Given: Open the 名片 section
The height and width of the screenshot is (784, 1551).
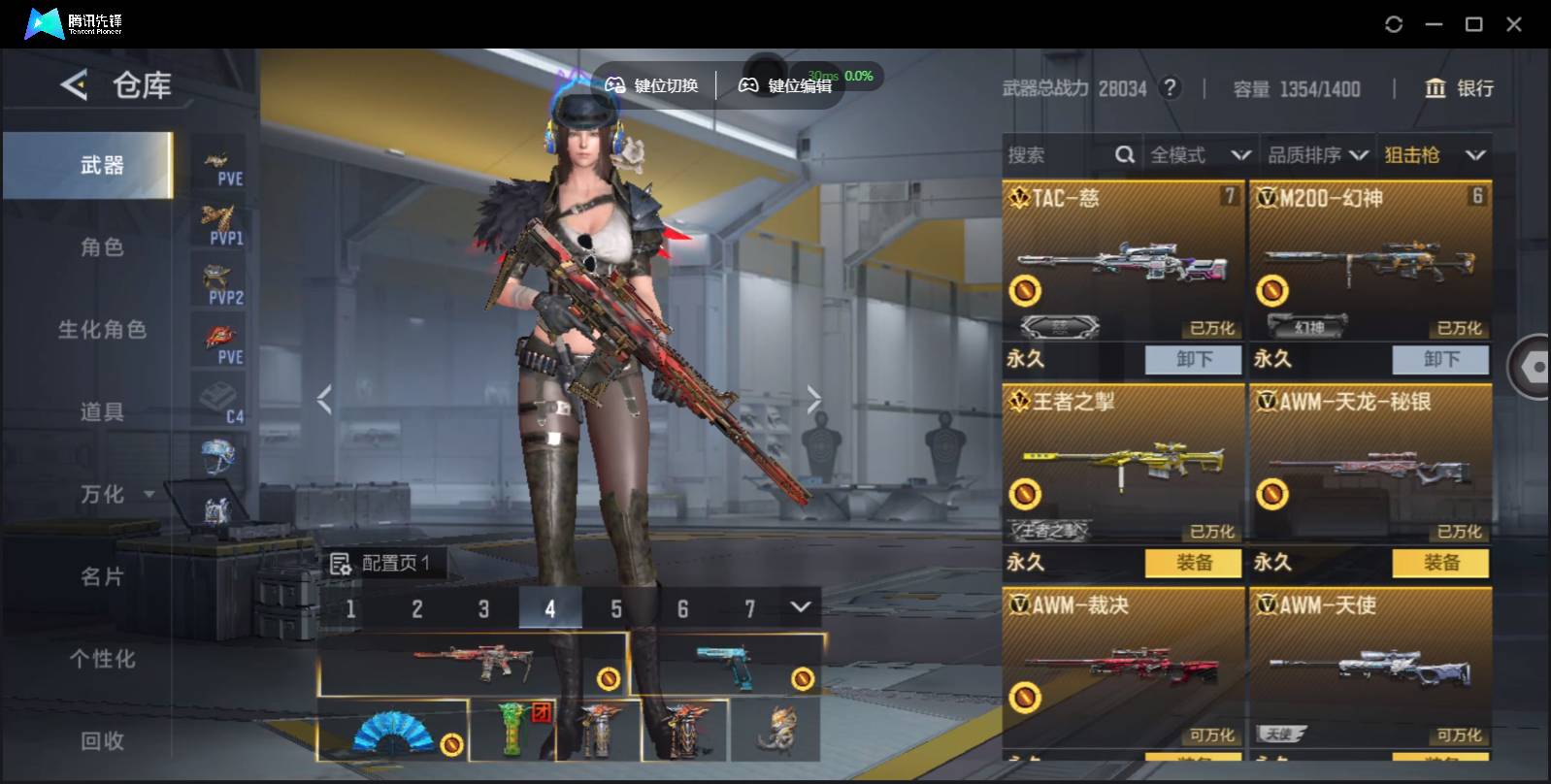Looking at the screenshot, I should tap(102, 576).
